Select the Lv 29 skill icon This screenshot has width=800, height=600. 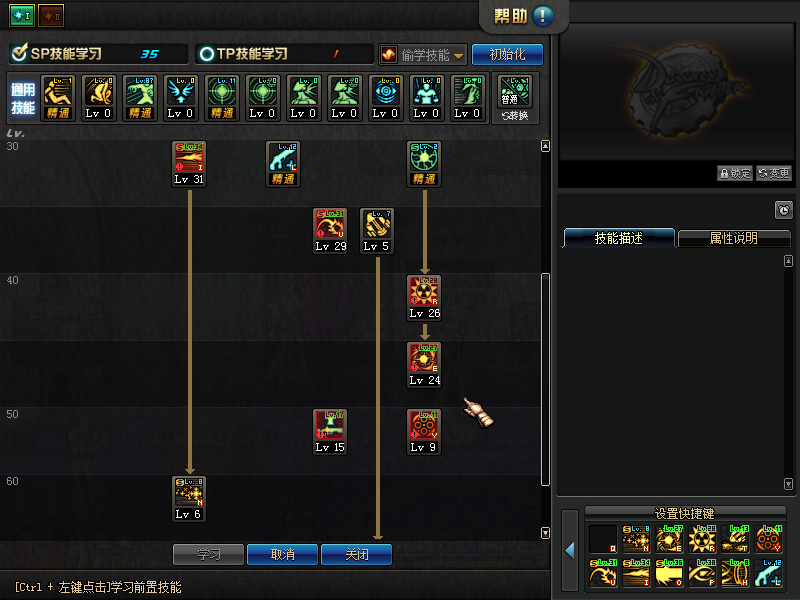[x=330, y=224]
